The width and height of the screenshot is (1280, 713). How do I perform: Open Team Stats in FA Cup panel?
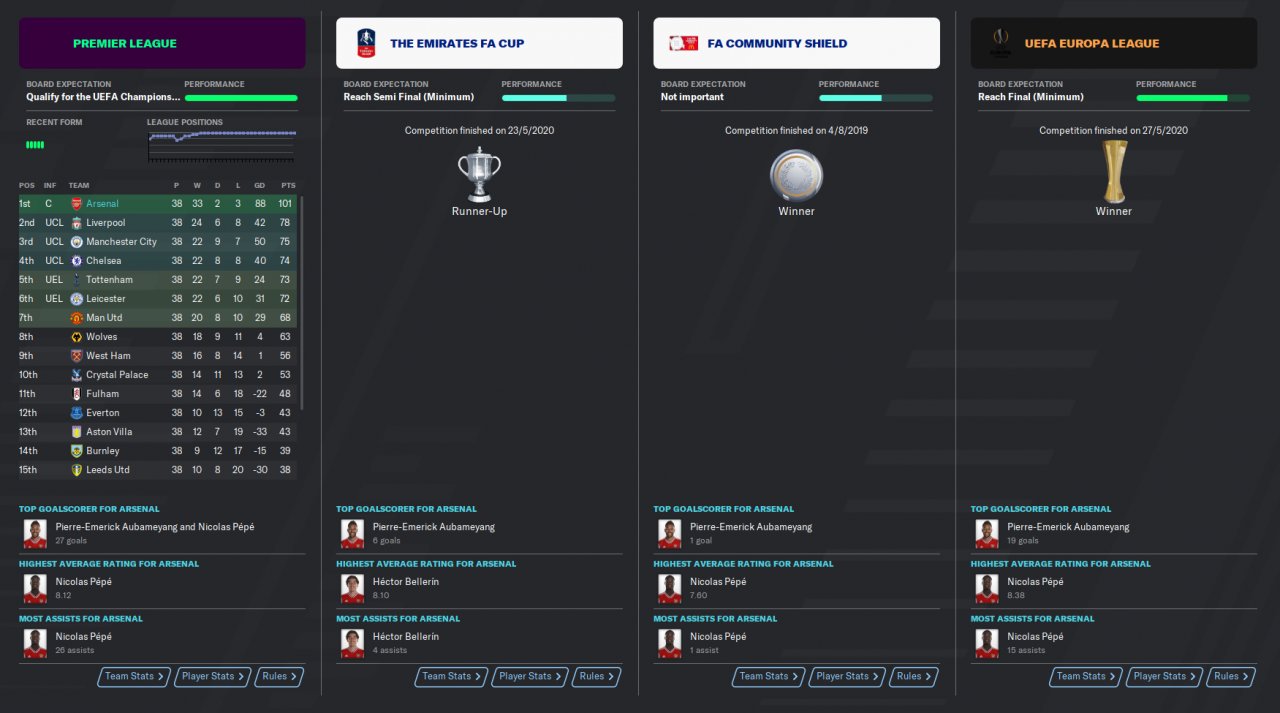tap(452, 677)
